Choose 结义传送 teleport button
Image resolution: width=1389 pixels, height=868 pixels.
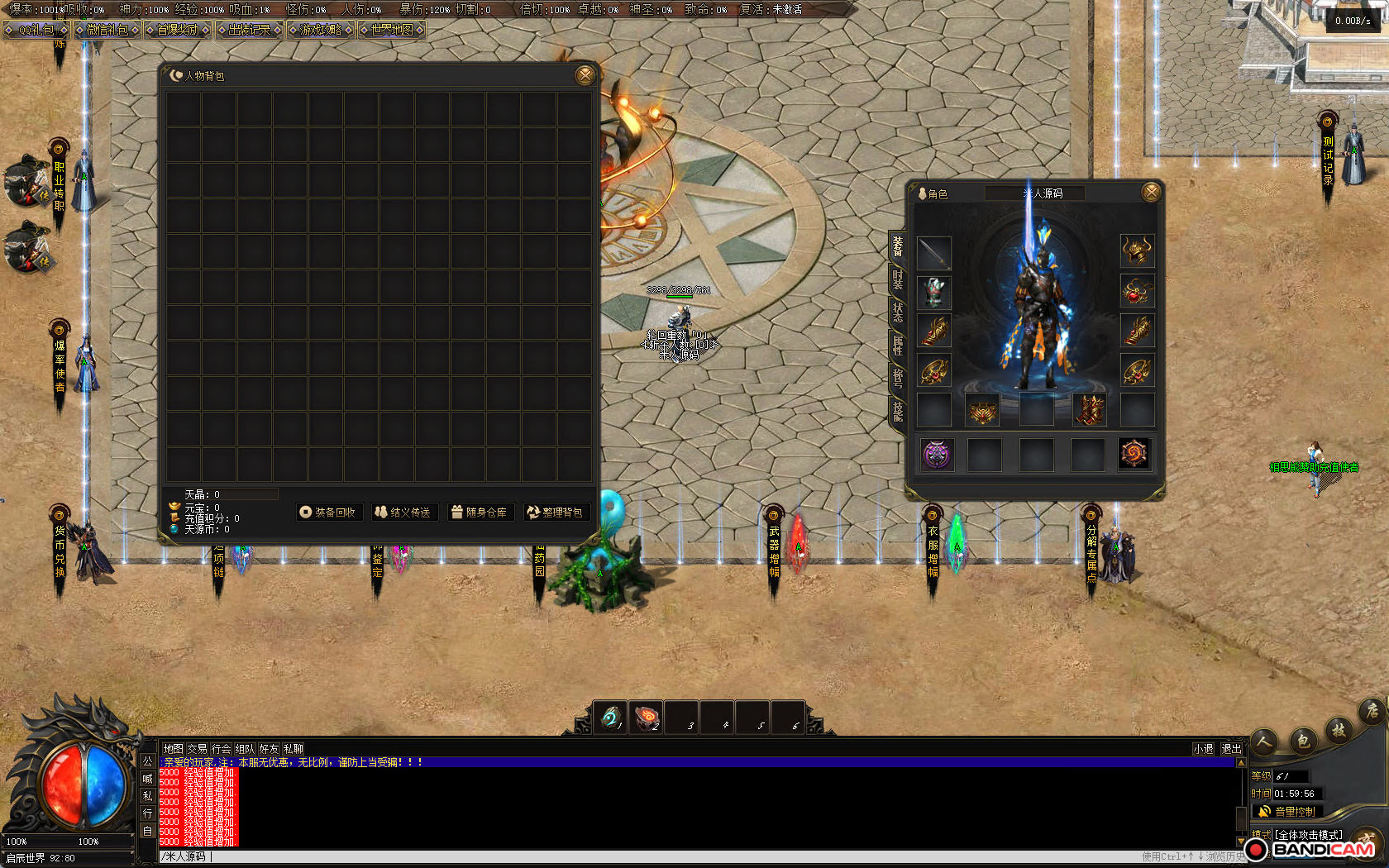[x=403, y=513]
